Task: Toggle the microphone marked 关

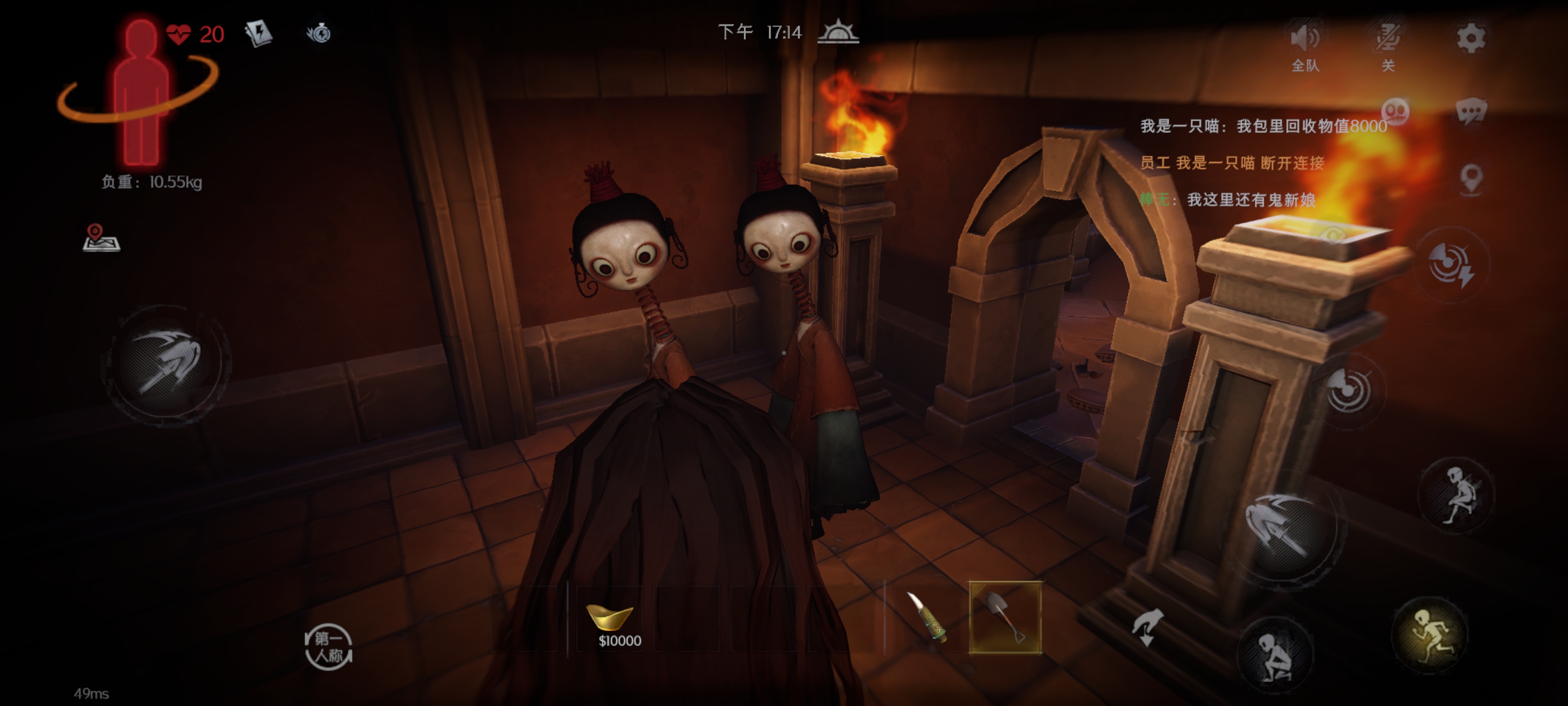Action: (x=1389, y=40)
